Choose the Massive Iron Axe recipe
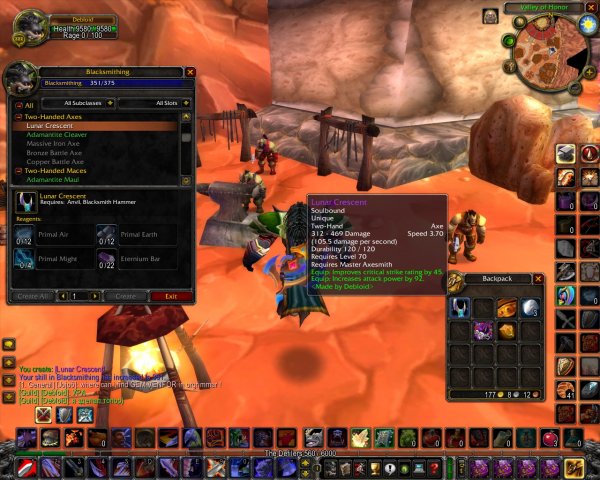600x480 pixels. (54, 144)
